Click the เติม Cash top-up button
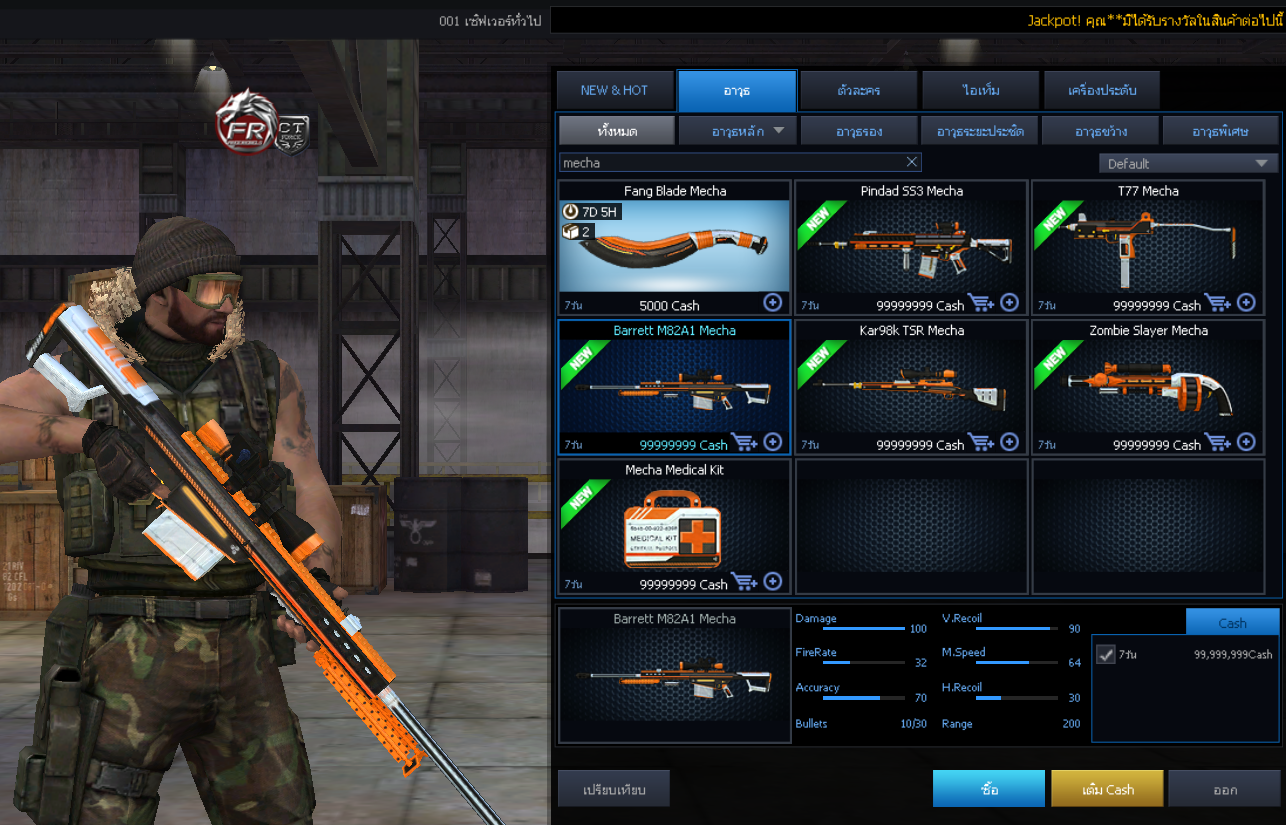The height and width of the screenshot is (825, 1286). click(1107, 788)
